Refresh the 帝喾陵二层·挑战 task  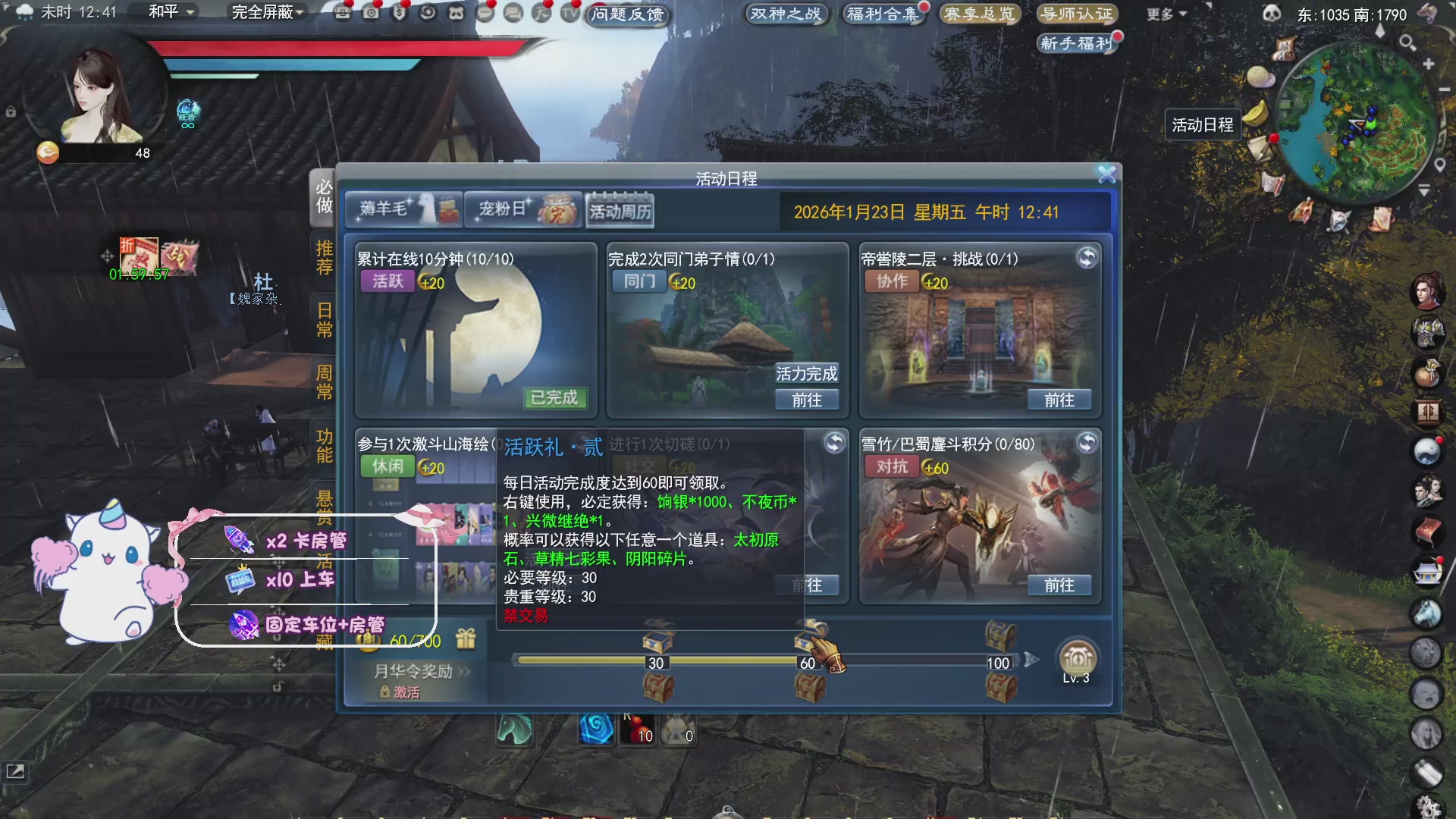coord(1087,258)
